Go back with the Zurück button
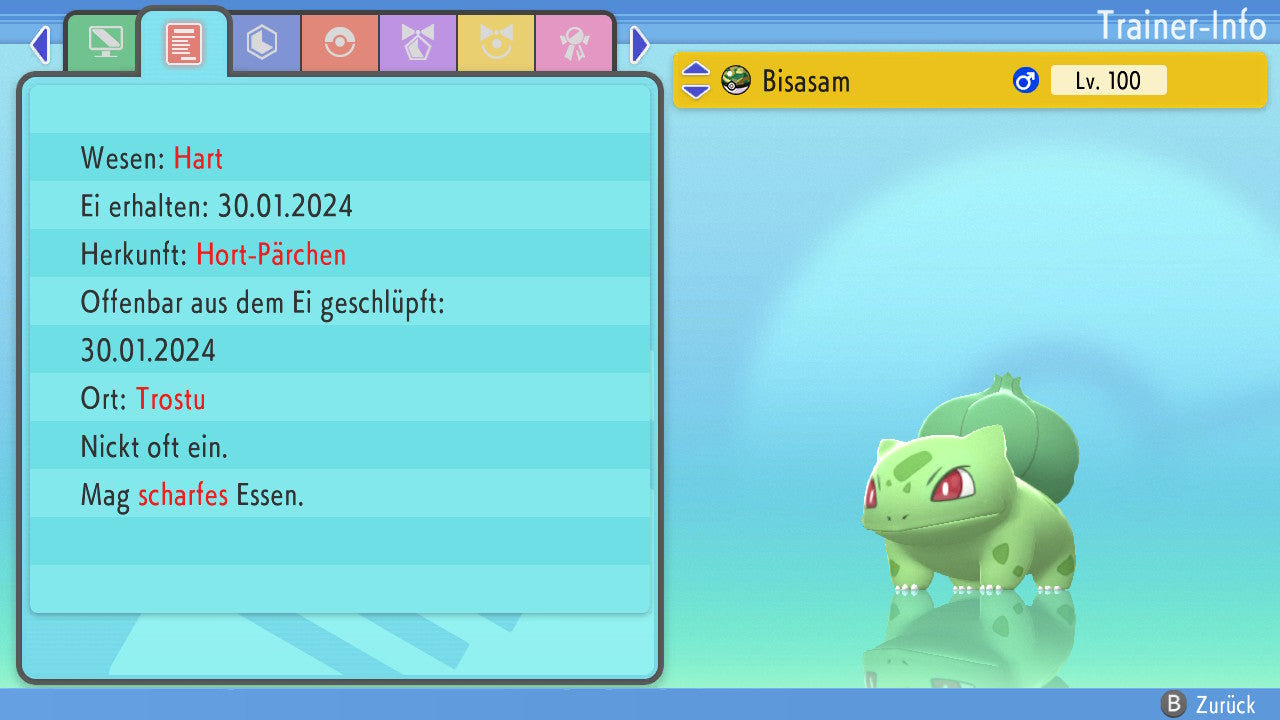 pos(1208,704)
